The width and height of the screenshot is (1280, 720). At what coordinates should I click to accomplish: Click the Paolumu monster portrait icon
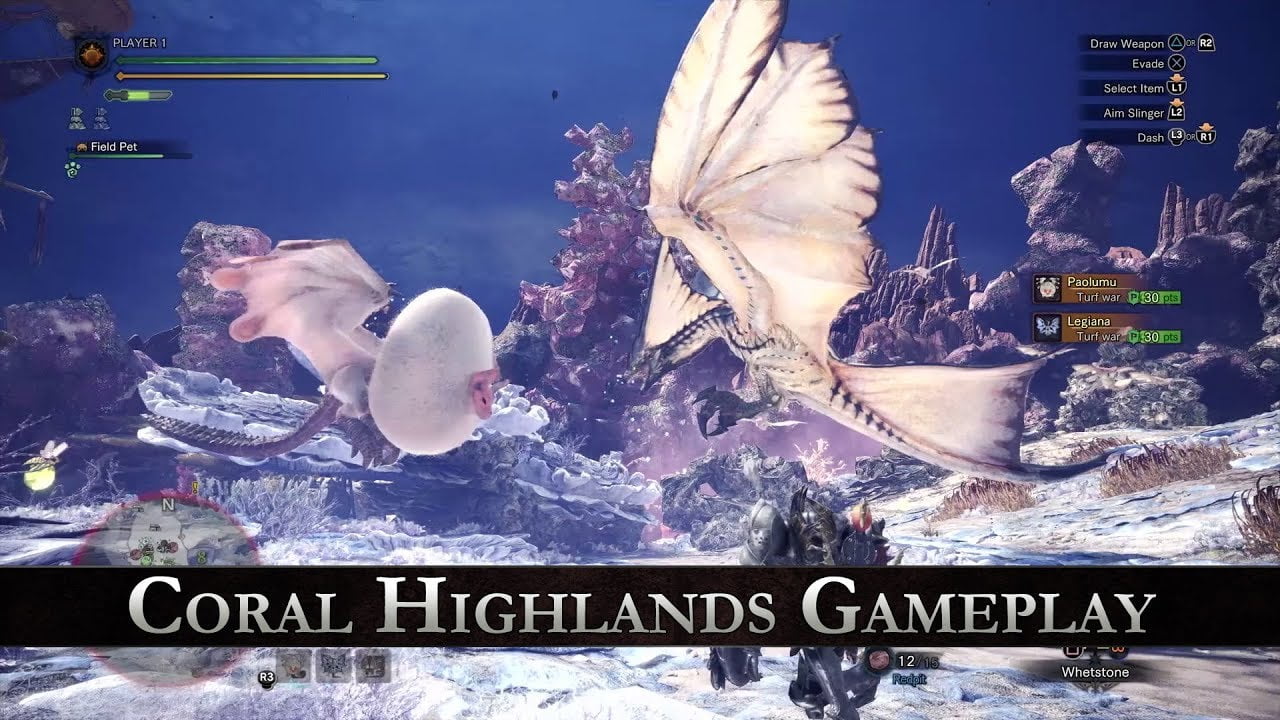pos(1047,287)
